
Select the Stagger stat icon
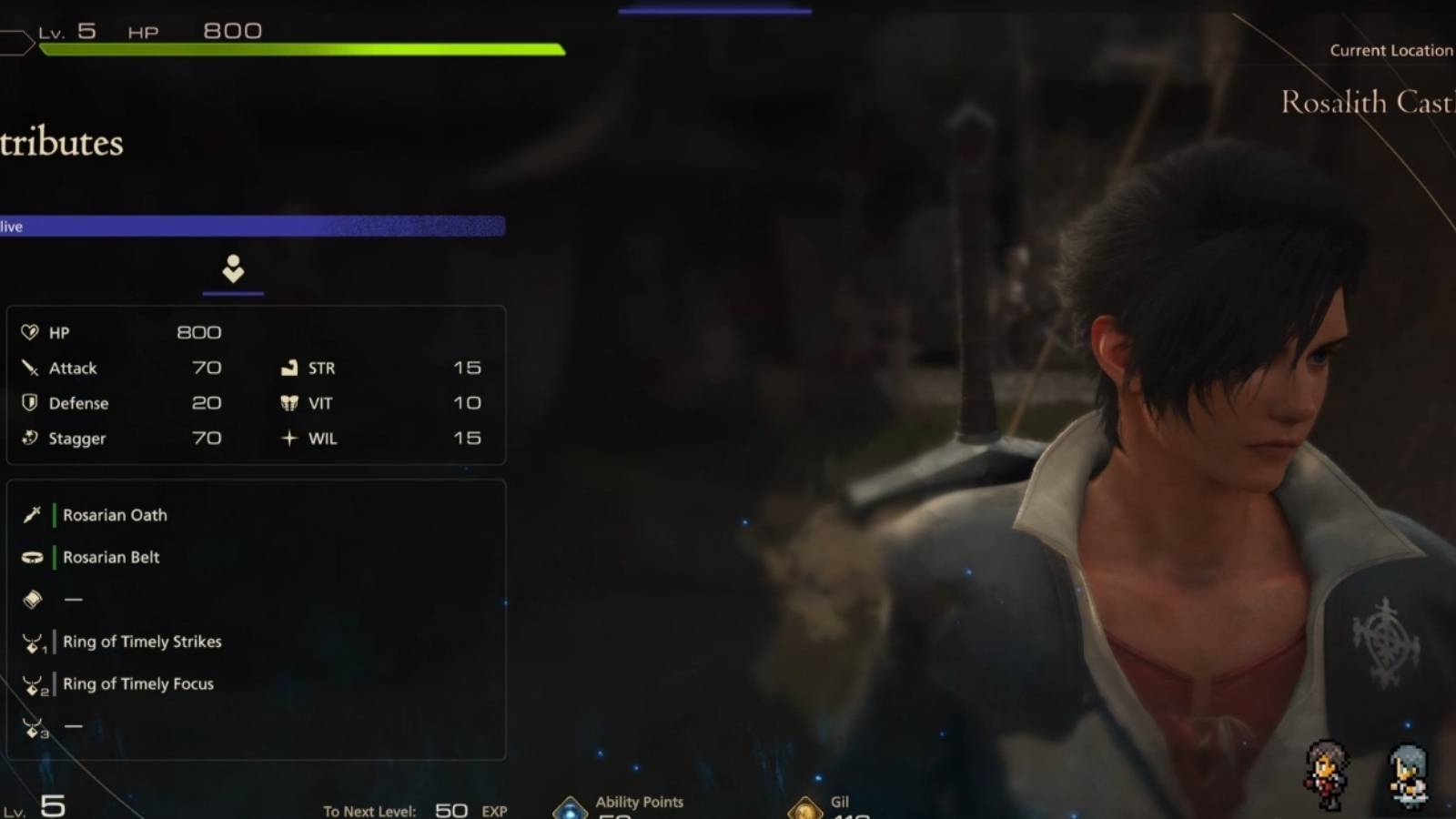point(29,438)
